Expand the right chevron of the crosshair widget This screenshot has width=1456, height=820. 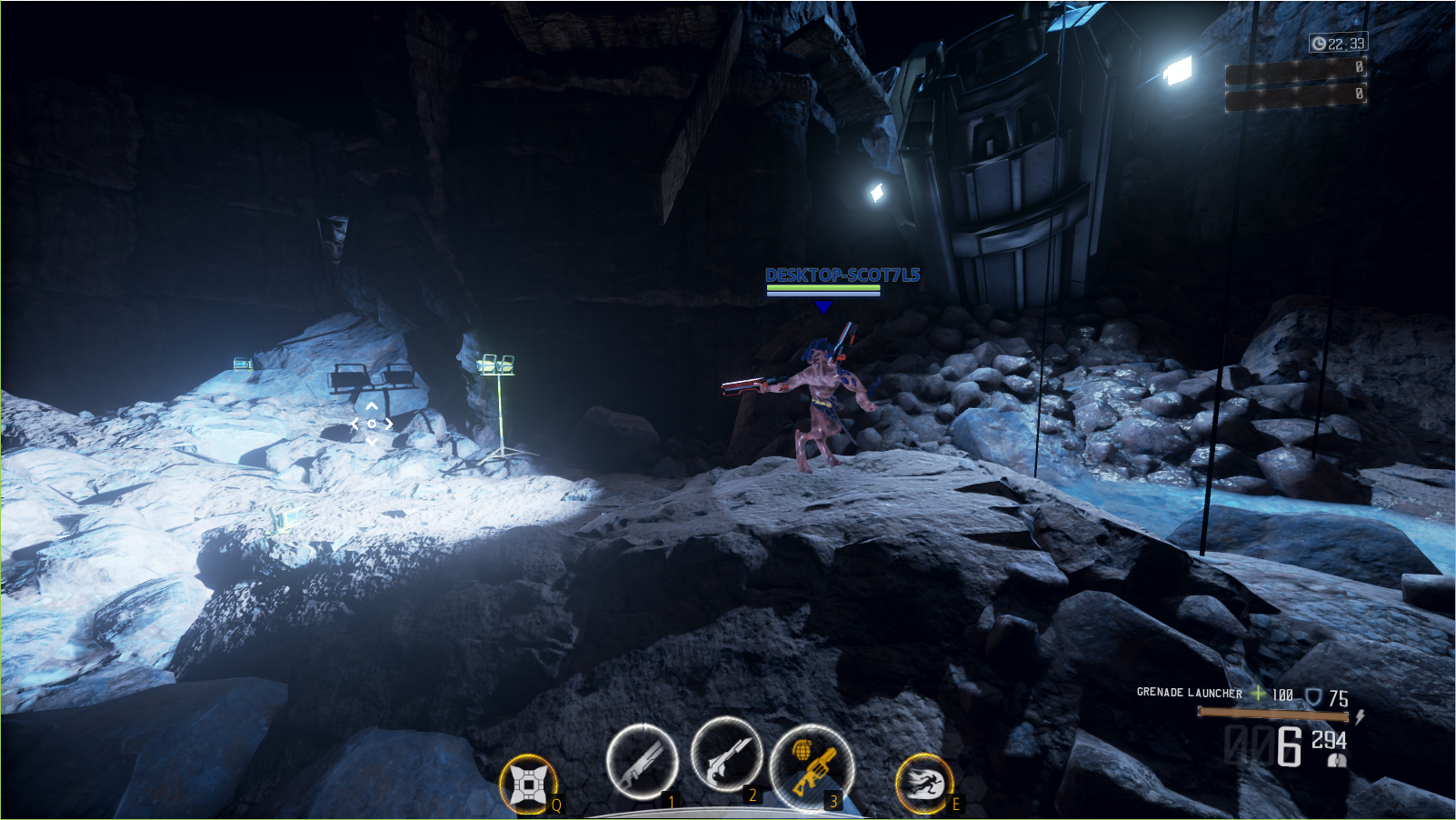pos(389,424)
